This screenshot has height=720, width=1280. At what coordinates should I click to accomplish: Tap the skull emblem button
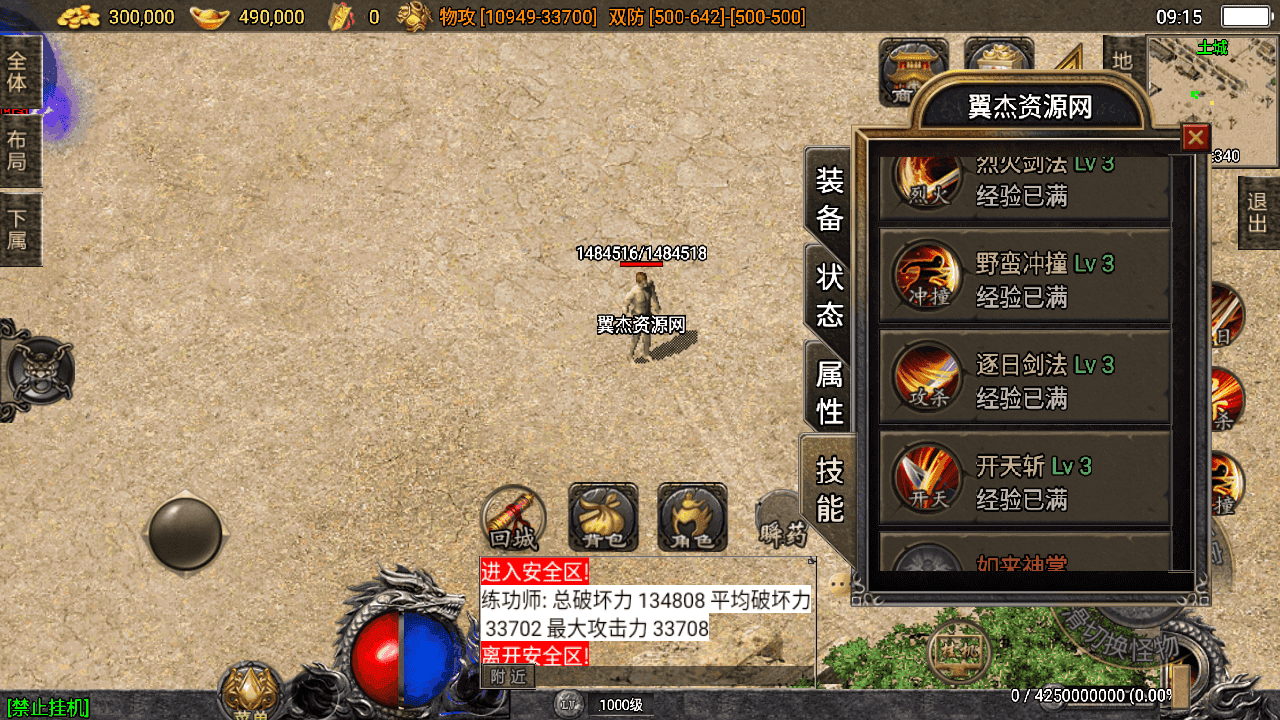(38, 371)
